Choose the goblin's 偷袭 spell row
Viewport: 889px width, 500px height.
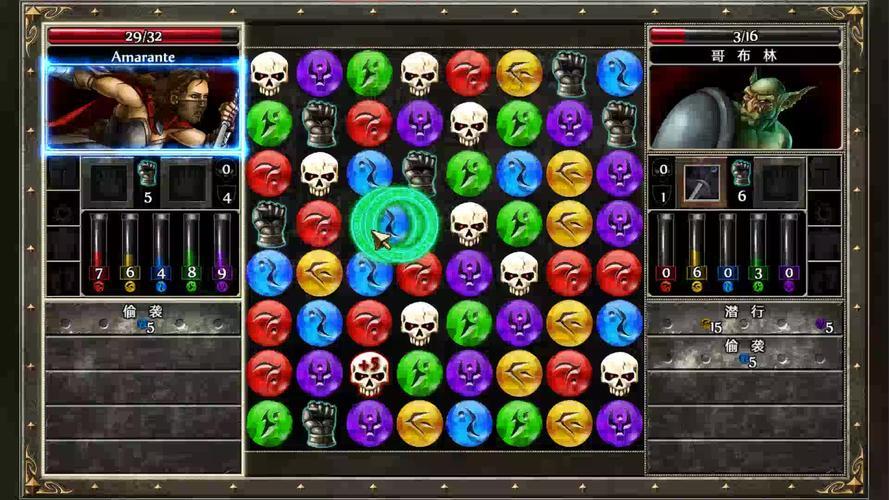click(744, 353)
